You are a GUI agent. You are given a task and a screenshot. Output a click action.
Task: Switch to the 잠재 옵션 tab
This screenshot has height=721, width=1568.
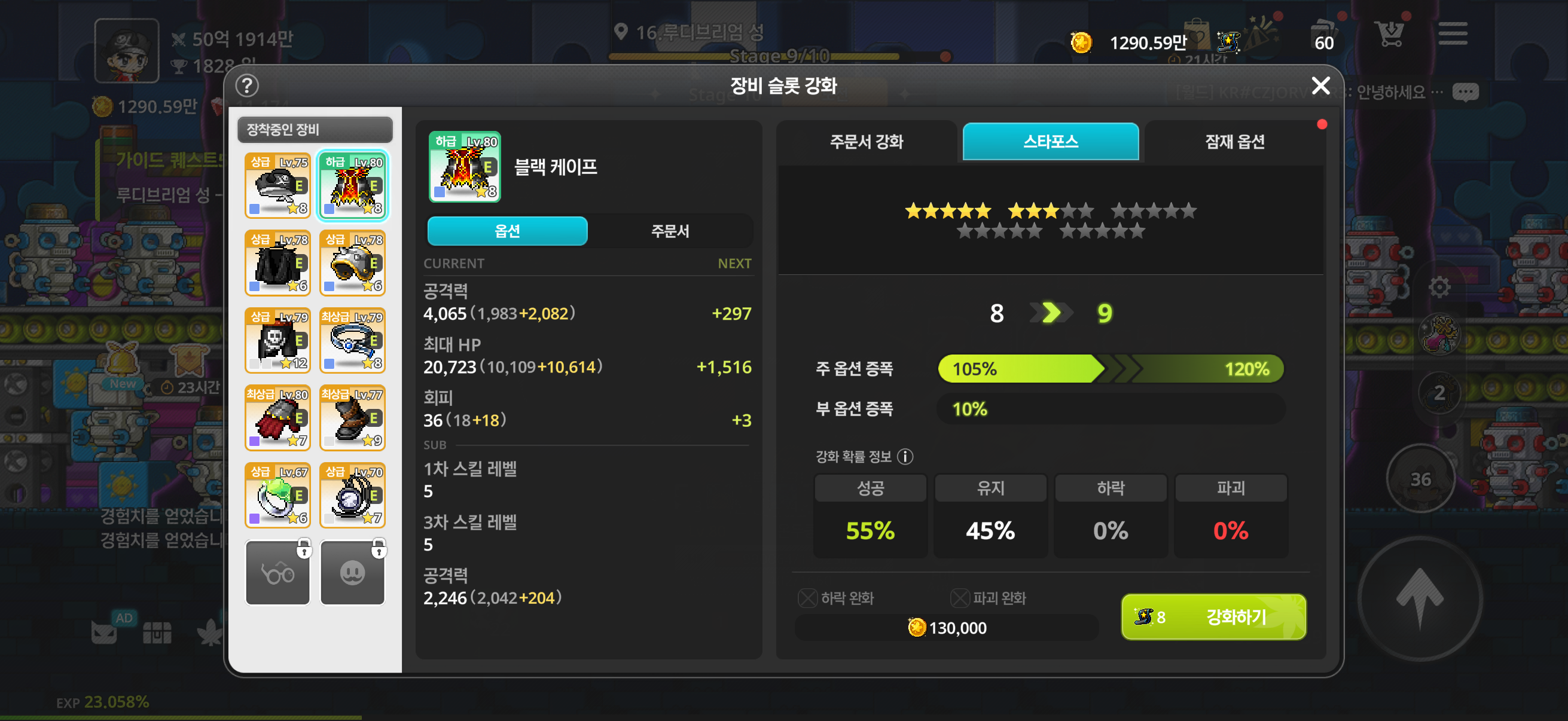click(x=1233, y=142)
